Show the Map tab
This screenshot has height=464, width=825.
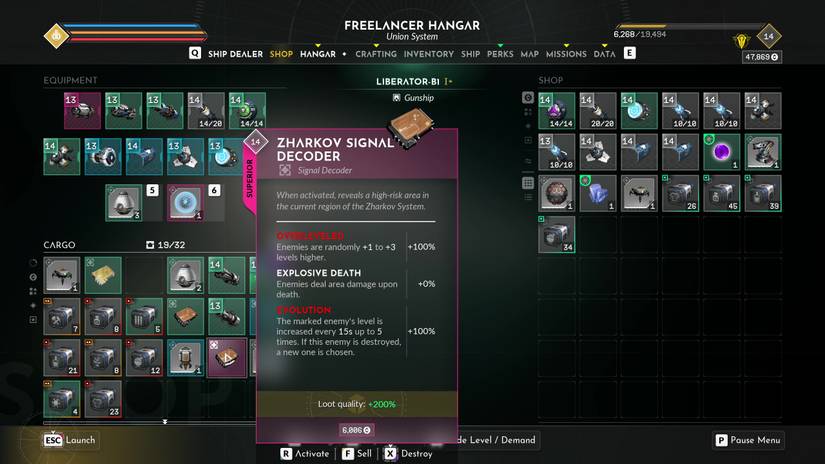pos(529,54)
